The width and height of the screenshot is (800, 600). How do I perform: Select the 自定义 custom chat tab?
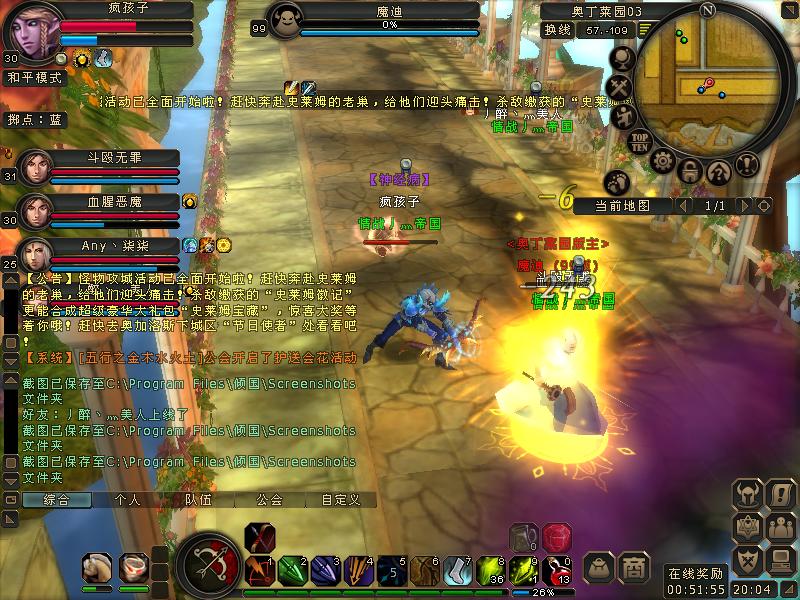(340, 499)
